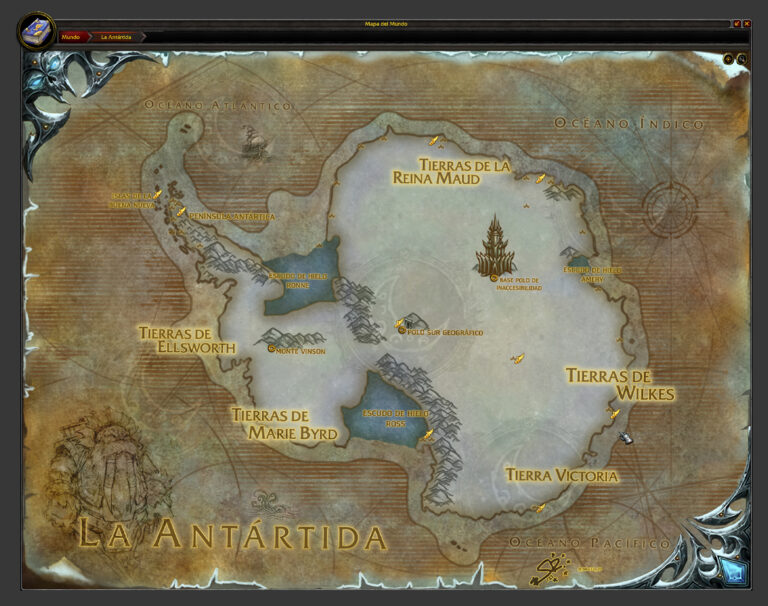Select the Monte Vinson map marker

point(272,349)
